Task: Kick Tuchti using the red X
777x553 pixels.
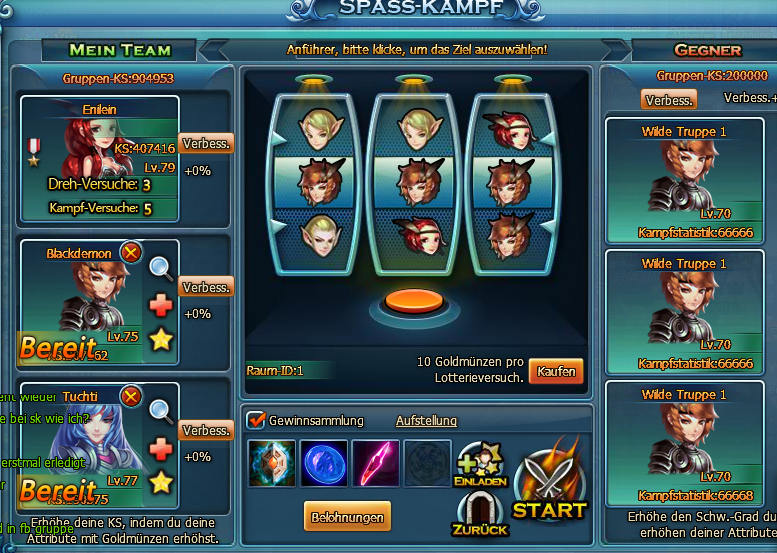Action: [130, 396]
